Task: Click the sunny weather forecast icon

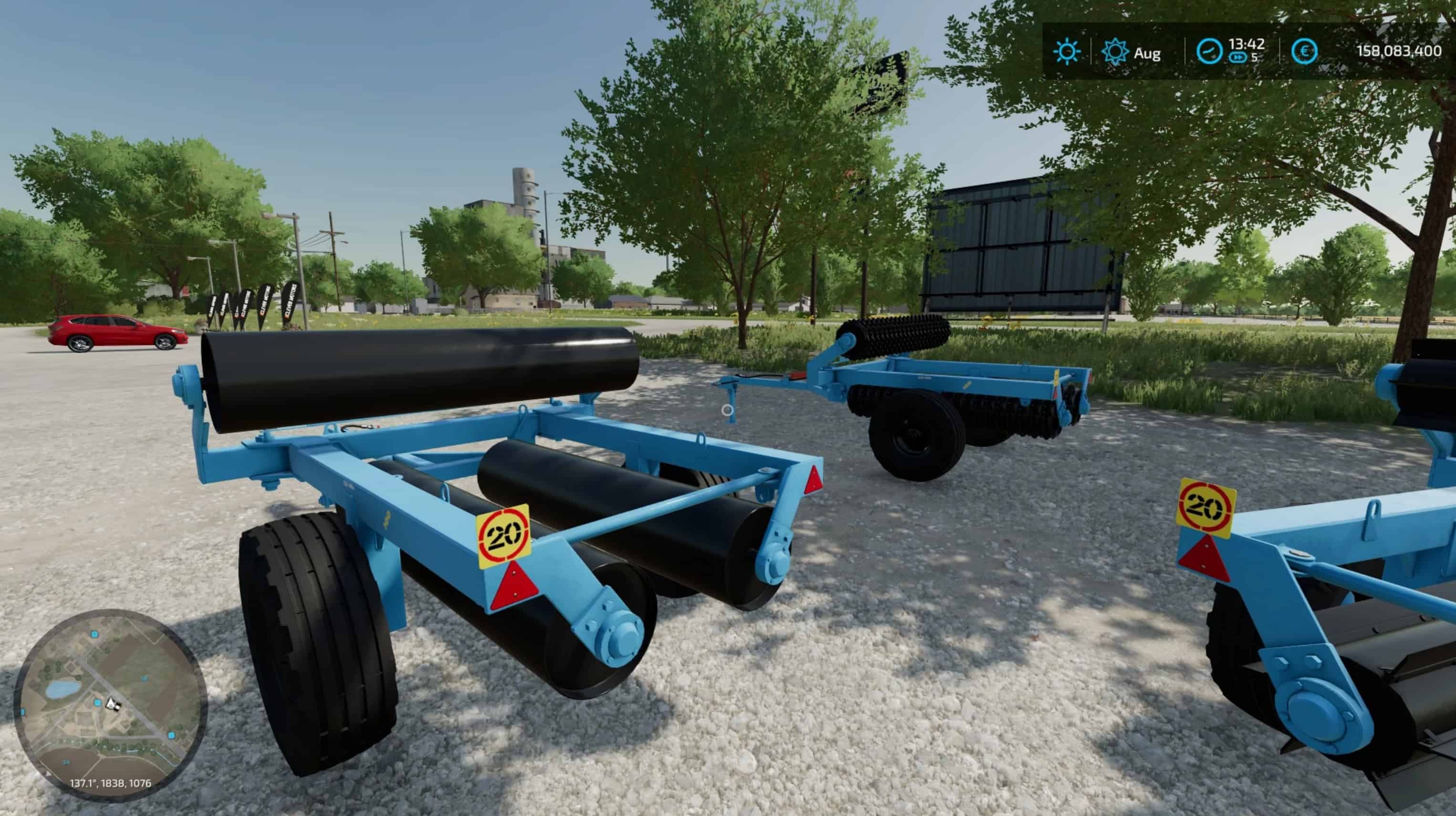Action: (x=1067, y=52)
